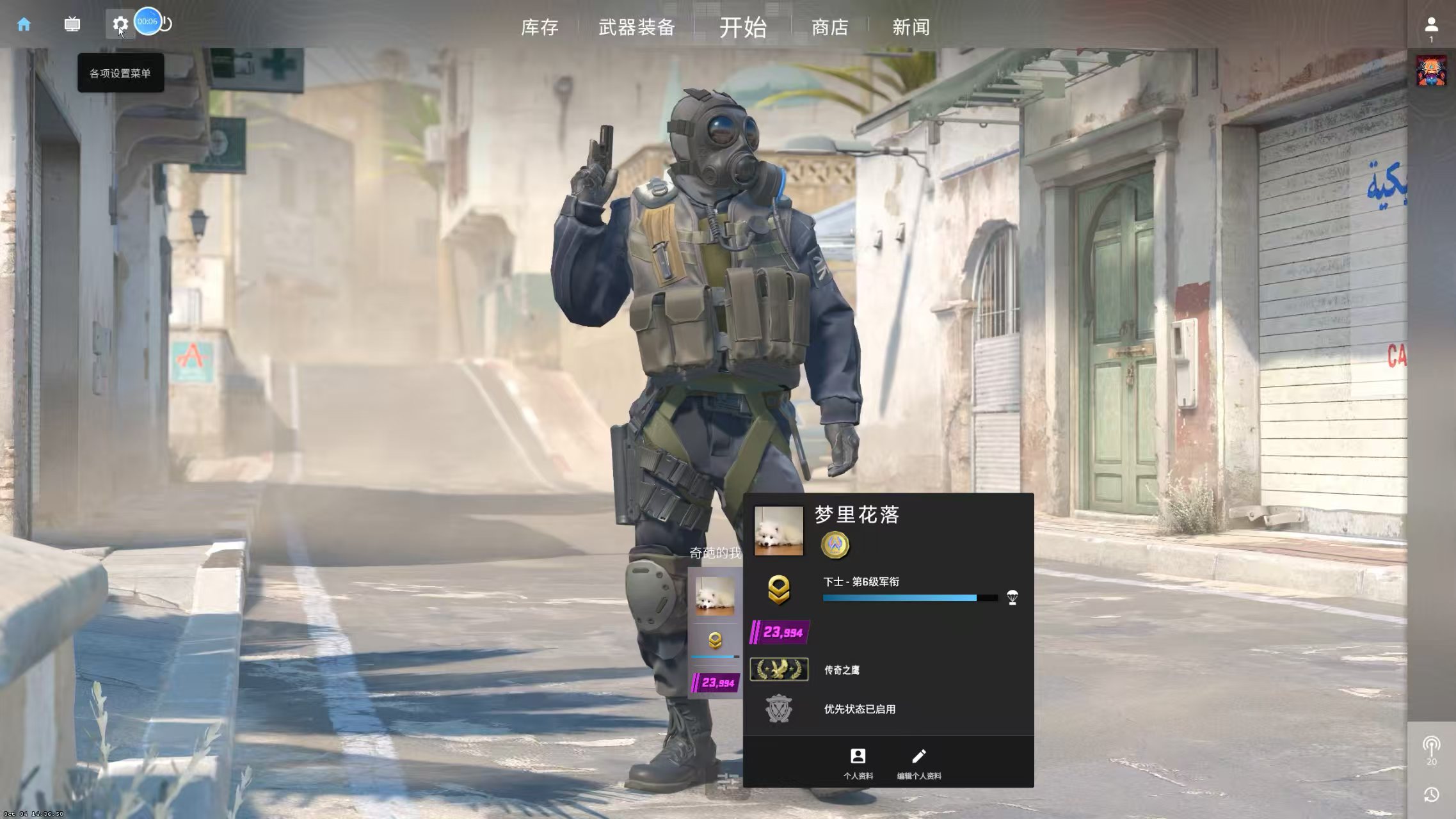Screen dimensions: 1456x819
Task: Open the 库存 inventory tab
Action: pos(540,28)
